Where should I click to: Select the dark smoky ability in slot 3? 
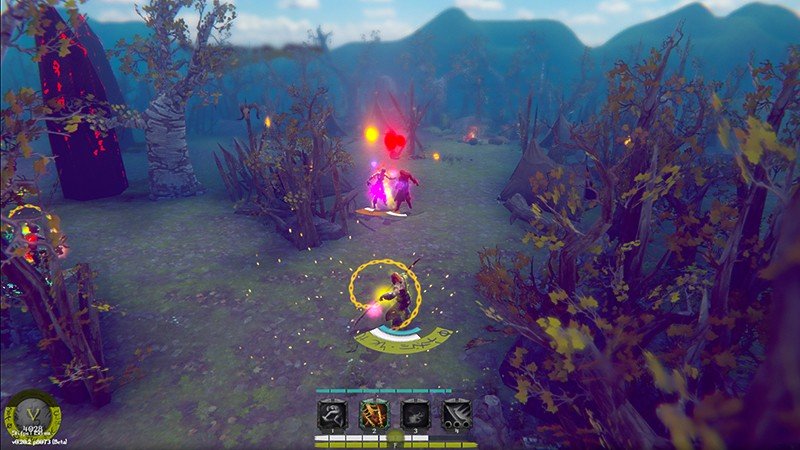click(x=415, y=415)
